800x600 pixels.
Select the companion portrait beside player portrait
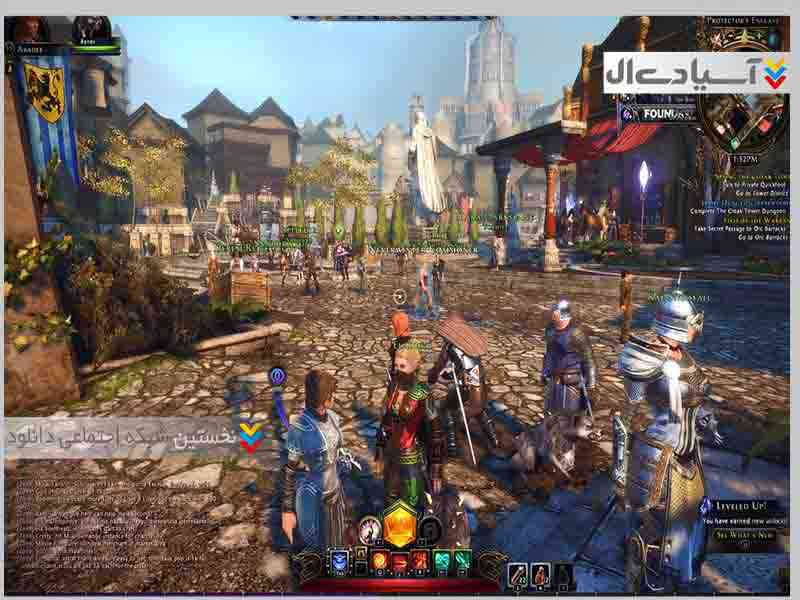pos(92,28)
